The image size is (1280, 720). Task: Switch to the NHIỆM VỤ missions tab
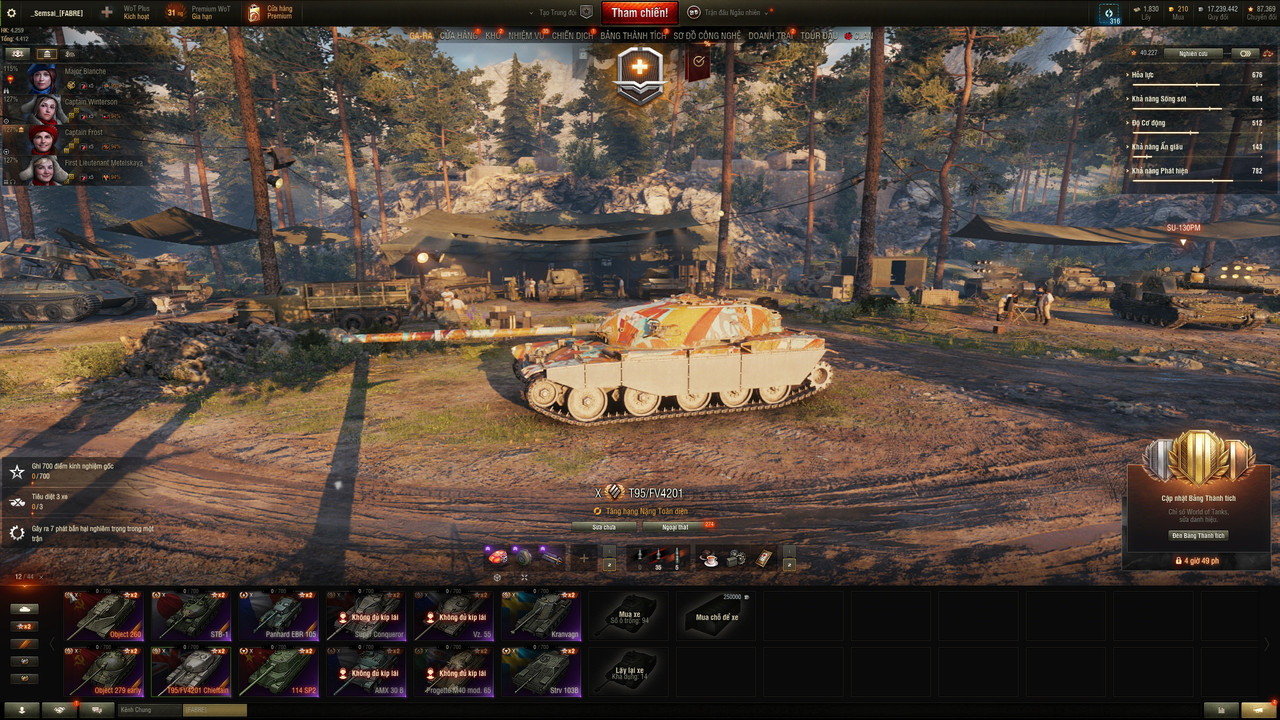[x=526, y=35]
